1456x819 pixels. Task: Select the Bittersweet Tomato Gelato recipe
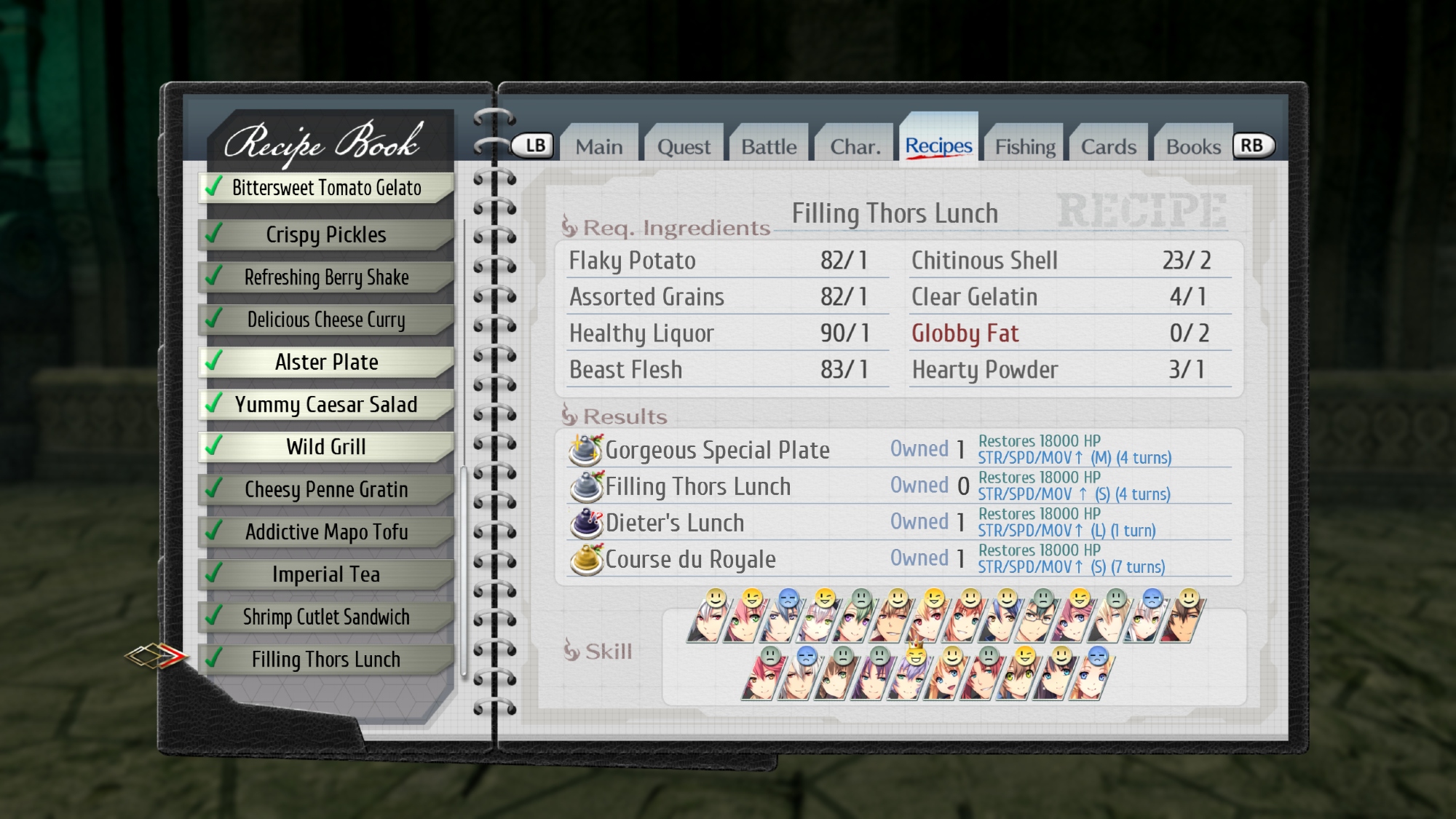click(x=326, y=188)
